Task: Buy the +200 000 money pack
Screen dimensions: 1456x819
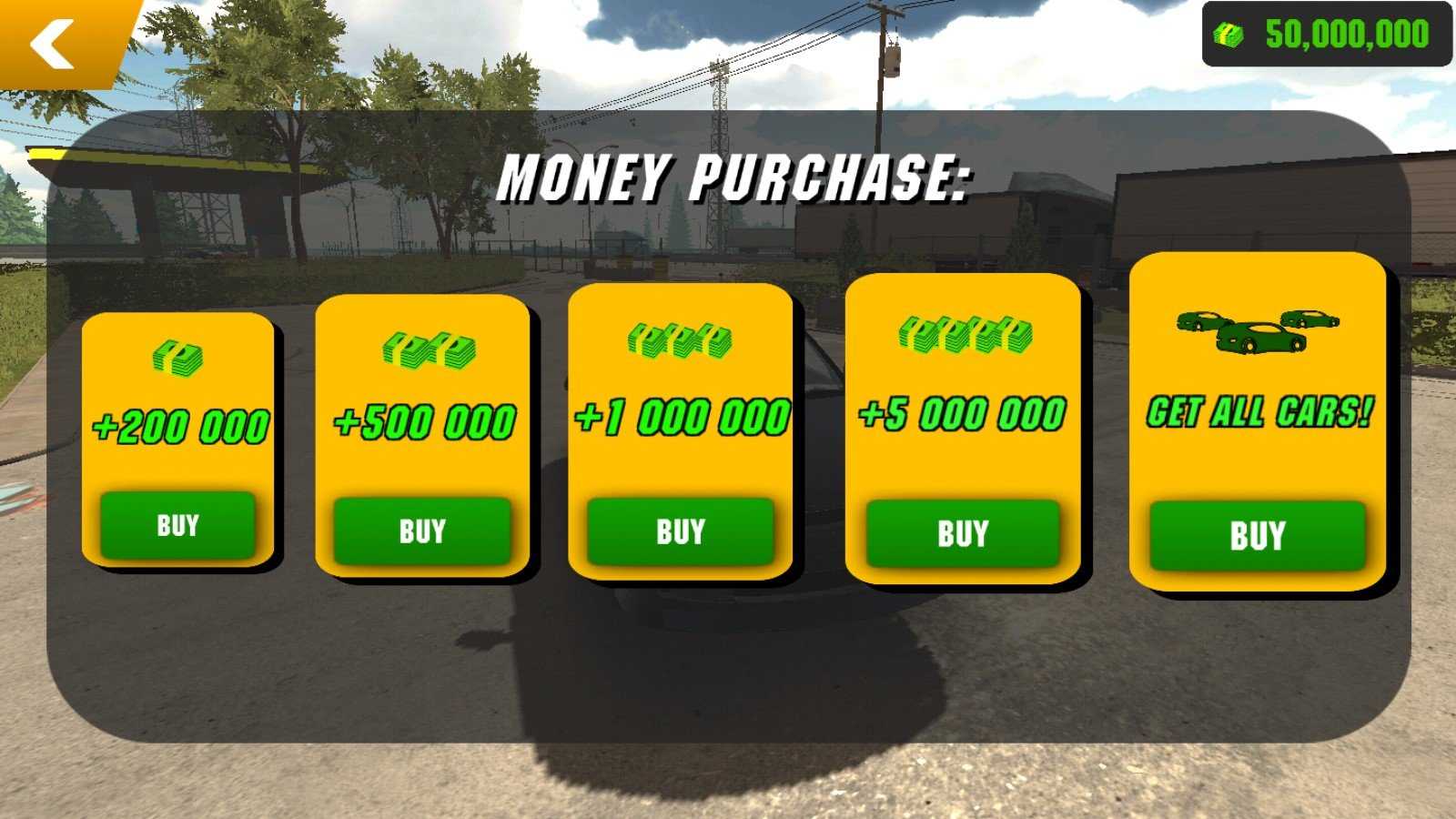Action: (177, 525)
